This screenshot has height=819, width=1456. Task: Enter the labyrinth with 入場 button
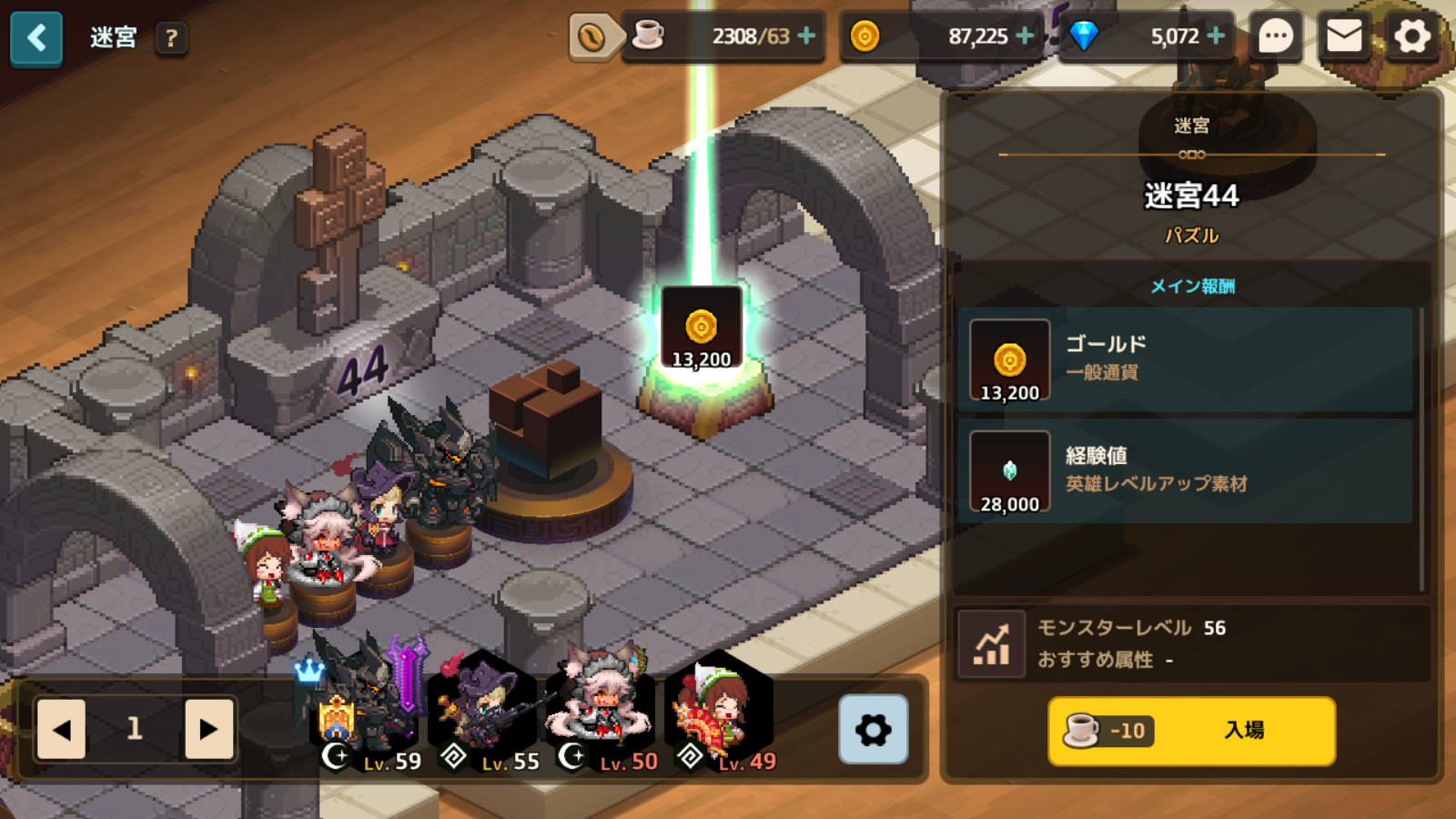pyautogui.click(x=1191, y=731)
